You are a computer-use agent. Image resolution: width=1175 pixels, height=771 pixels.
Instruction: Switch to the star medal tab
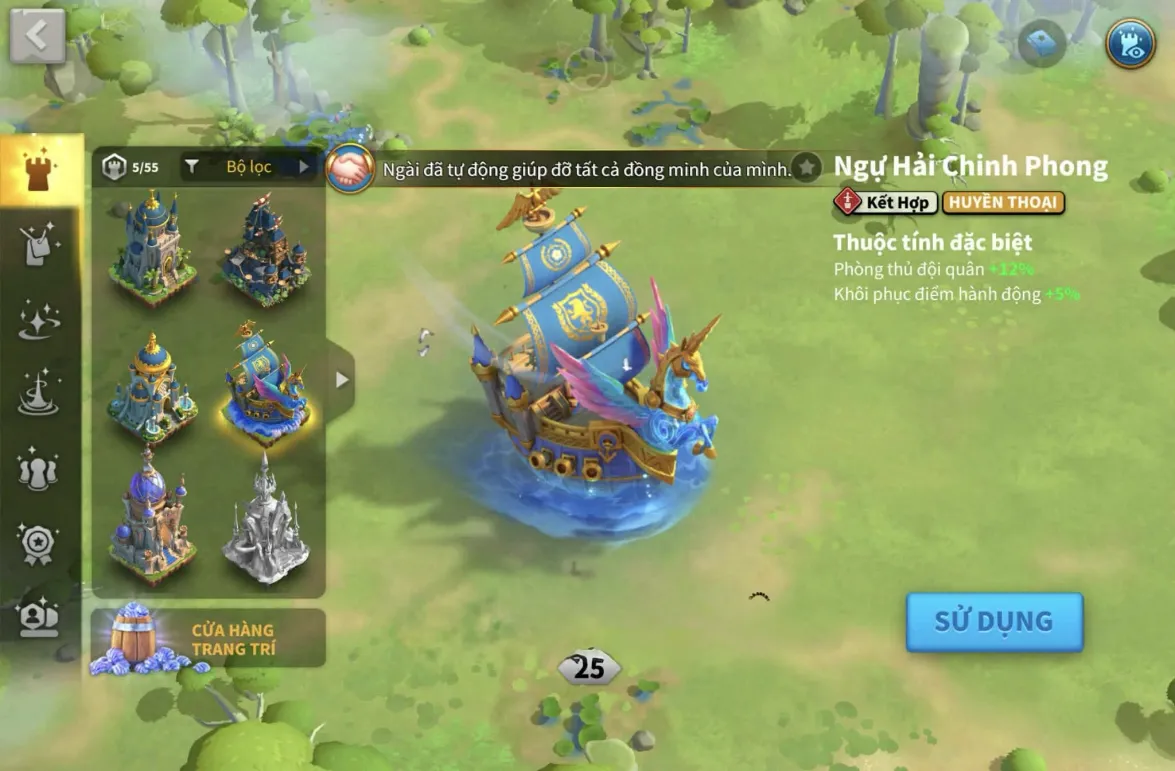point(40,543)
